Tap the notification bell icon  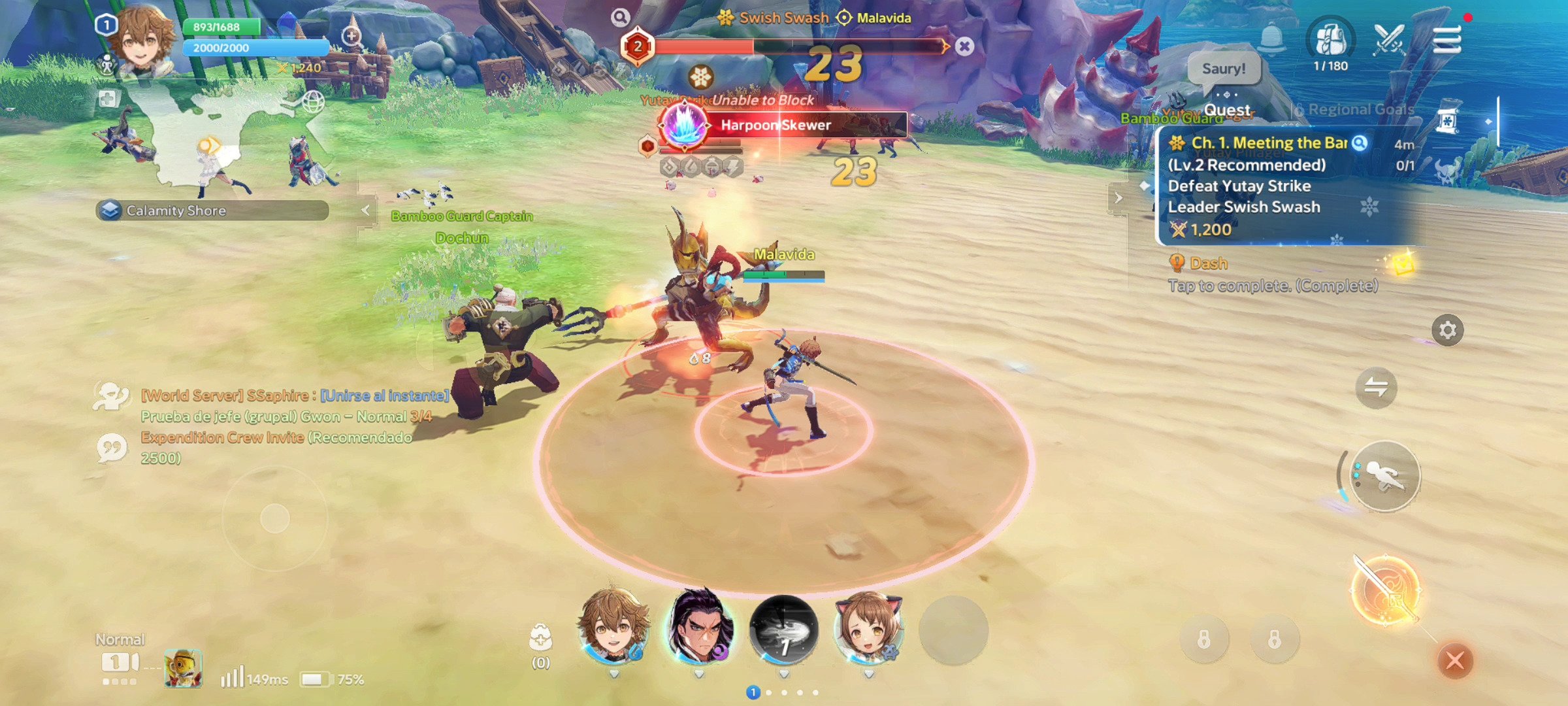(1271, 39)
